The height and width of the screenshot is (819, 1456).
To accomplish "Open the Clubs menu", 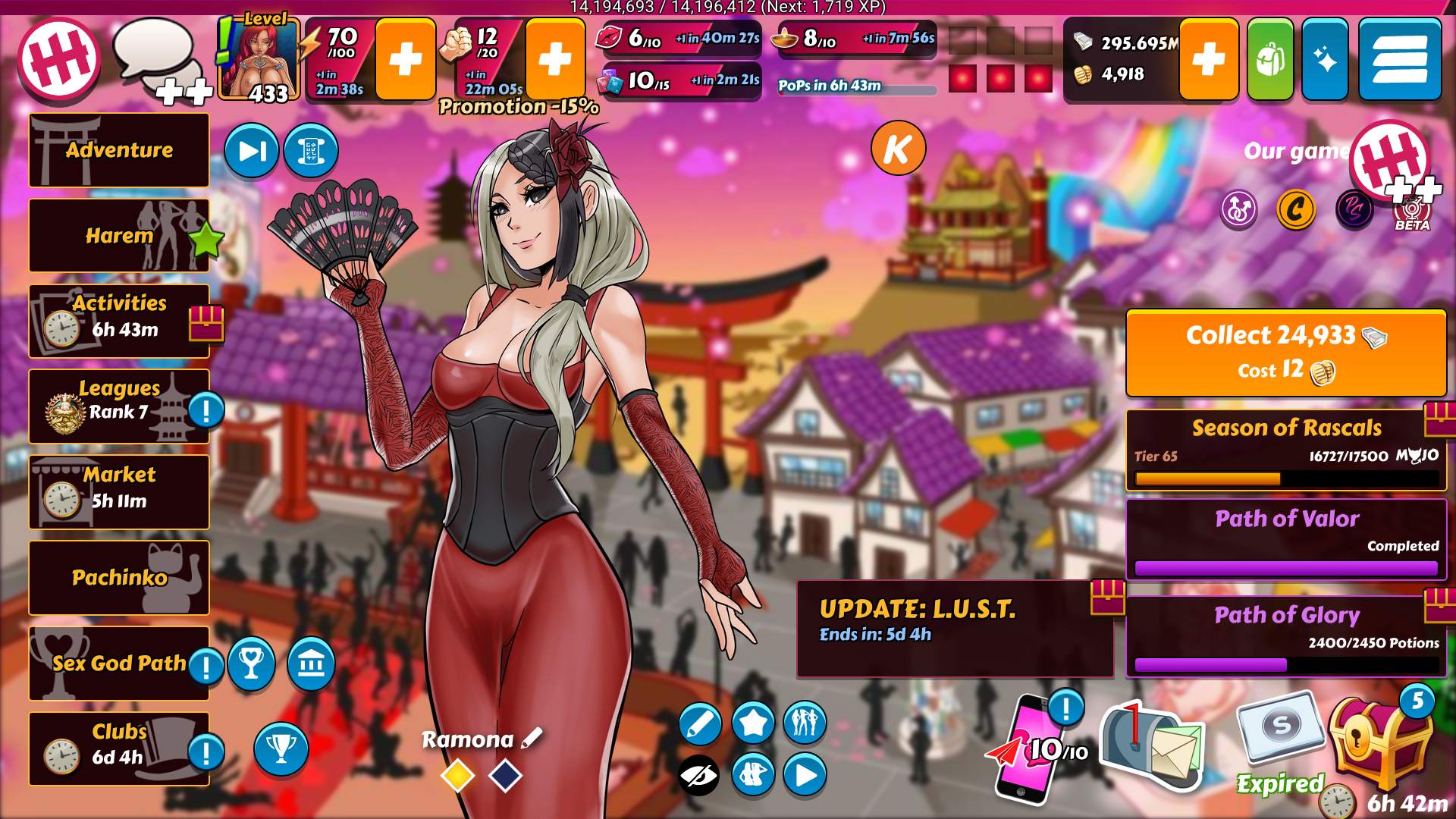I will tap(119, 748).
